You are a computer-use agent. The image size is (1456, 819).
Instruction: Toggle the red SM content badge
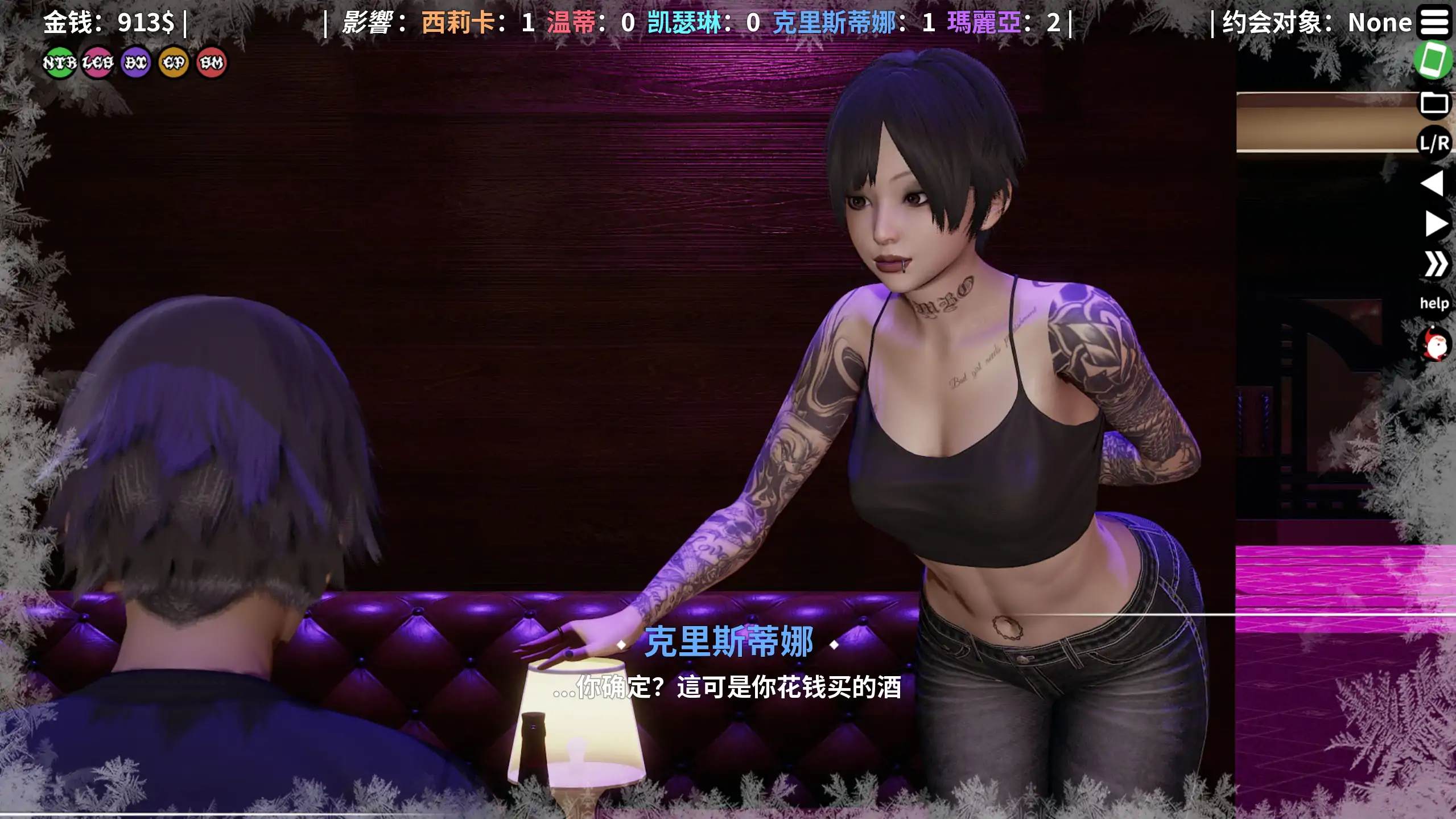click(210, 63)
